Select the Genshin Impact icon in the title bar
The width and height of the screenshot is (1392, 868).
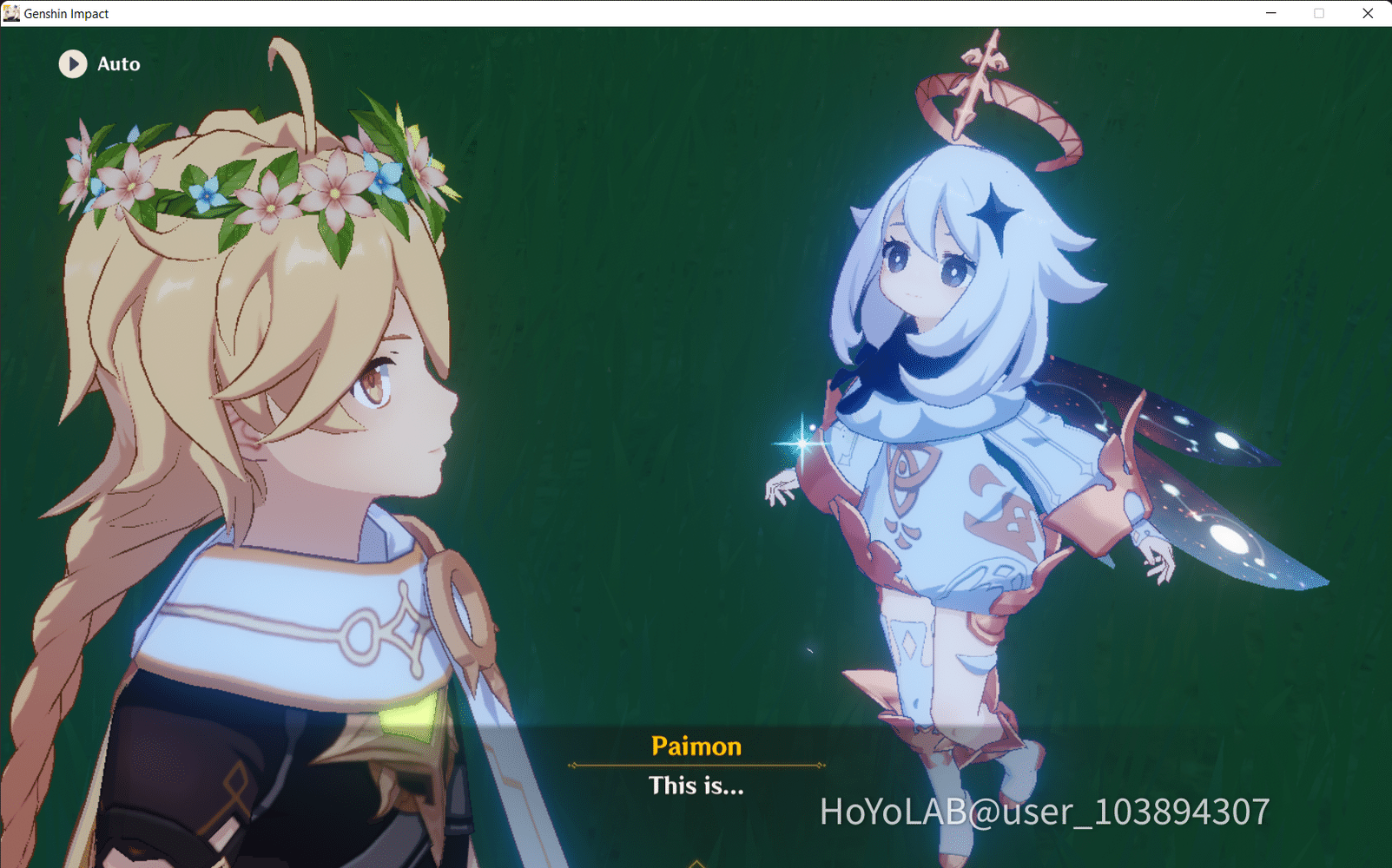[11, 13]
